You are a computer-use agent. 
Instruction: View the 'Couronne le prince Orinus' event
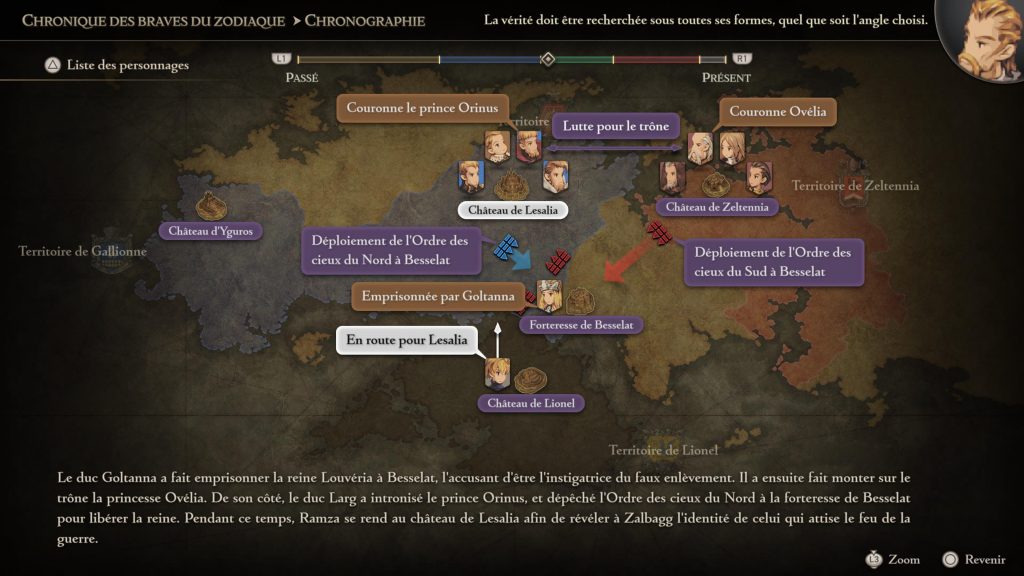pos(423,109)
